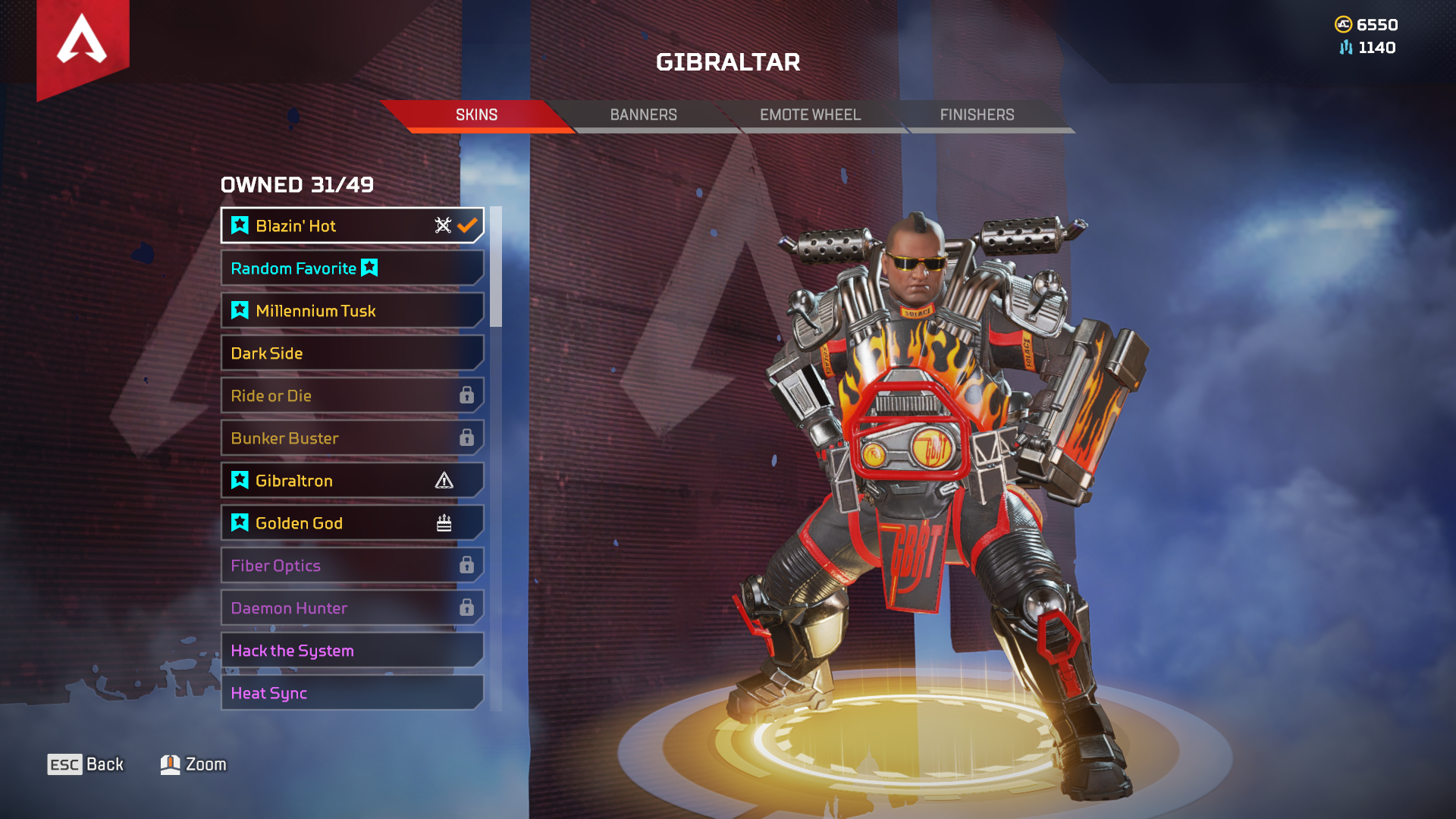Select the Golden God skin
Screen dimensions: 1456x819
(352, 523)
